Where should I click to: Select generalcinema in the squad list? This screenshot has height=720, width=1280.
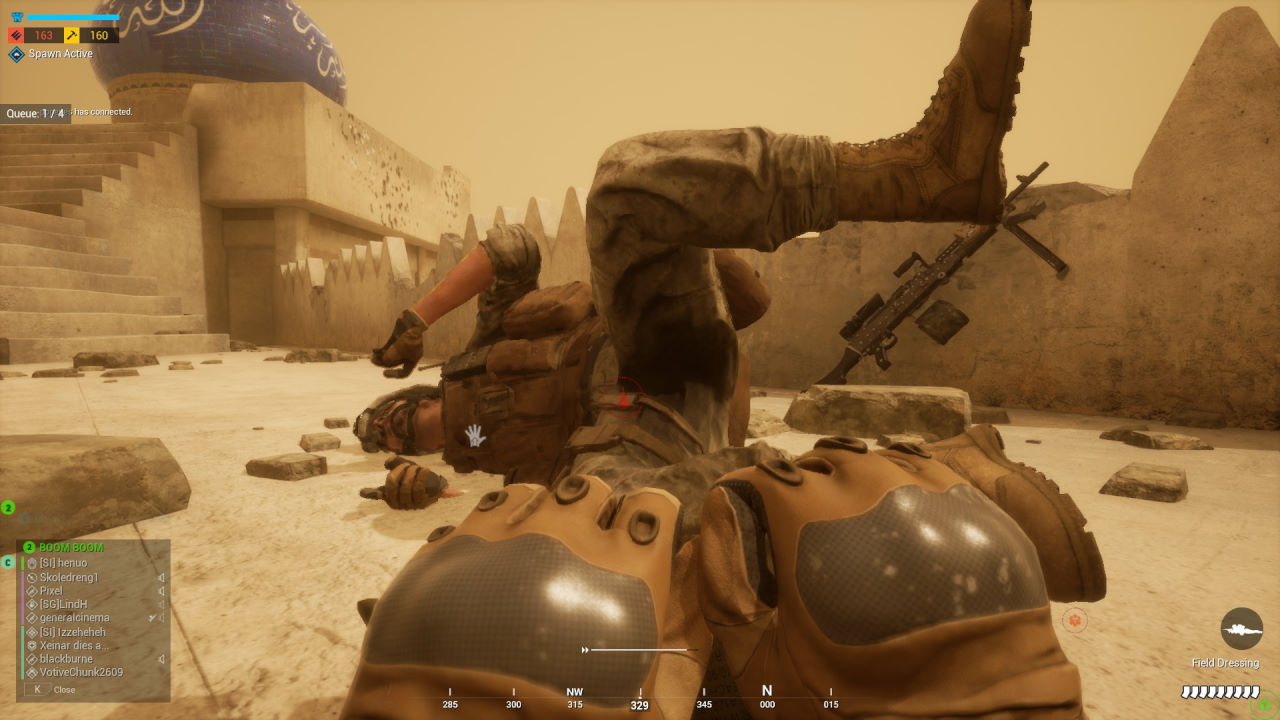pyautogui.click(x=74, y=618)
